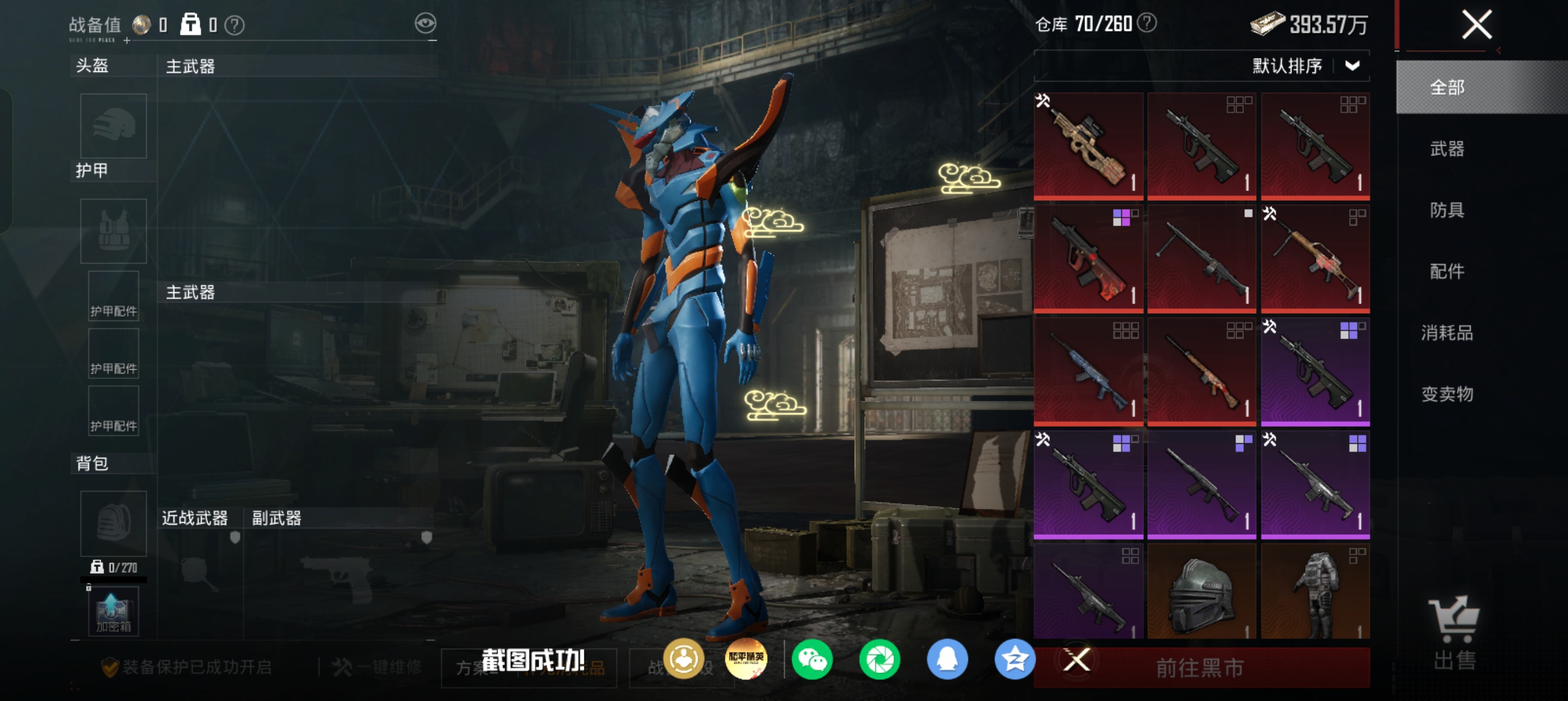Open the 加密箱 secure box slot

pyautogui.click(x=113, y=612)
